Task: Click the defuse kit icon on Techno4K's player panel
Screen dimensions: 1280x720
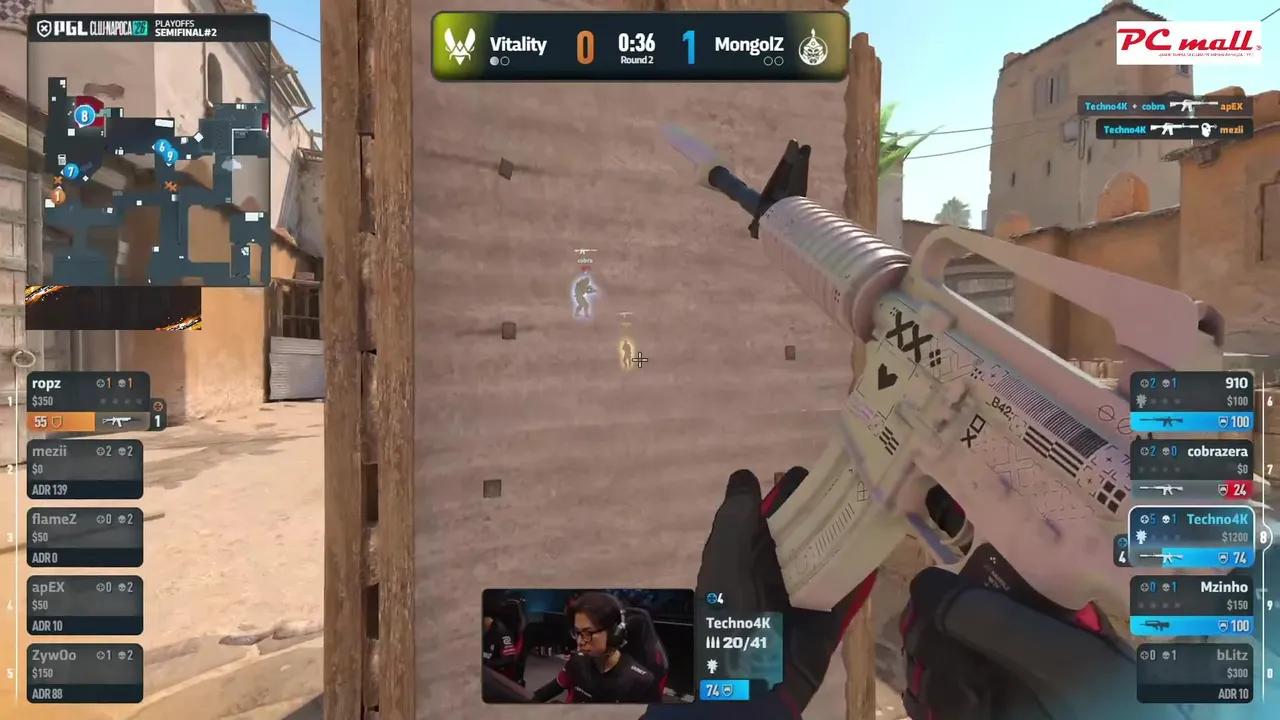Action: [1141, 536]
